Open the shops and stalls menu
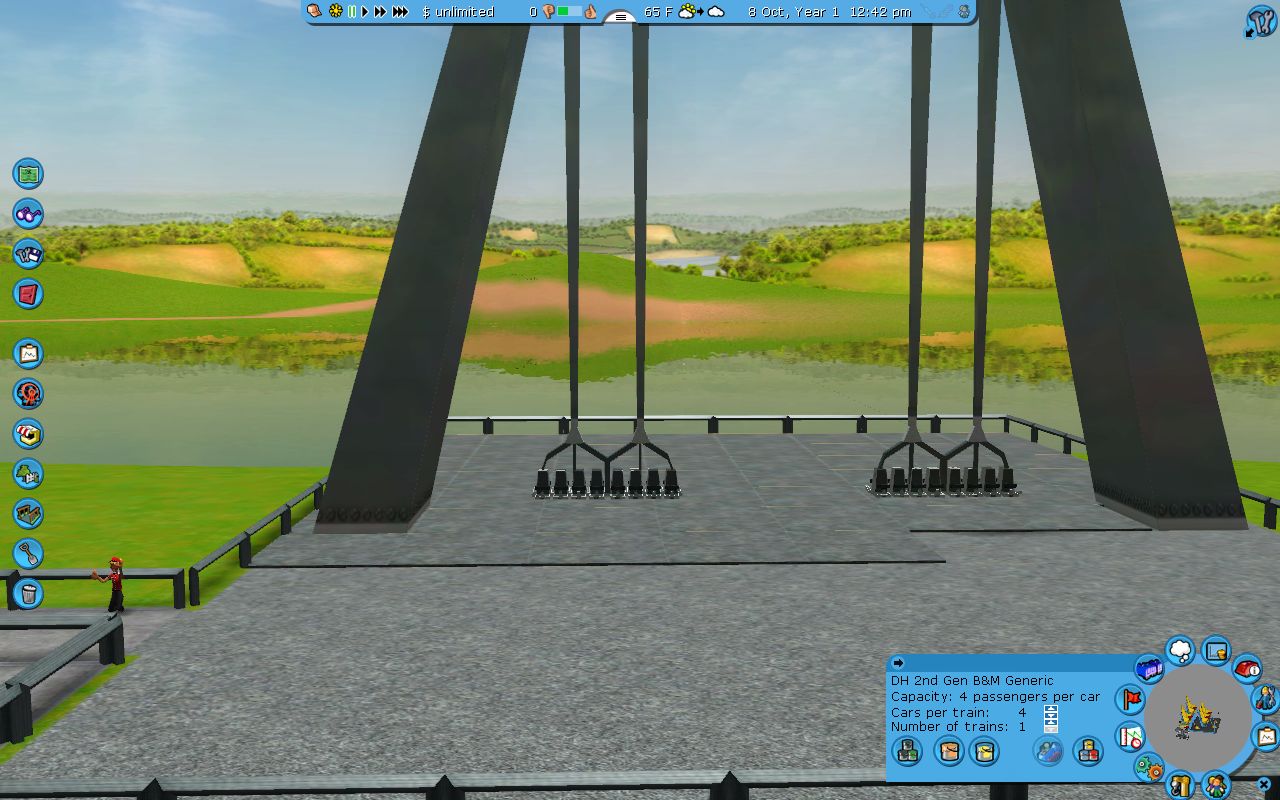Screen dimensions: 1280x800 tap(28, 434)
